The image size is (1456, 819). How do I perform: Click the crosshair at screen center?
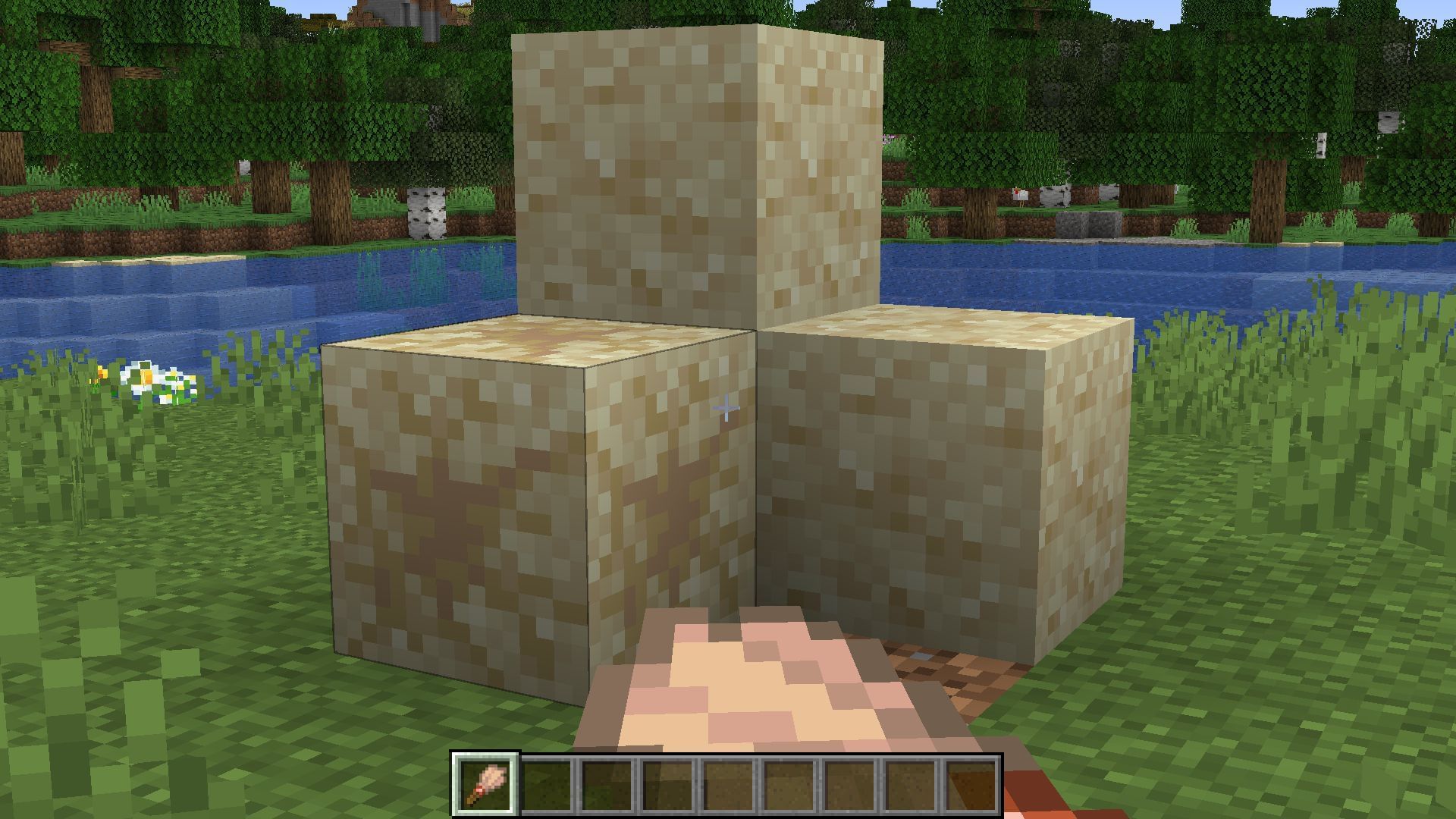tap(726, 408)
